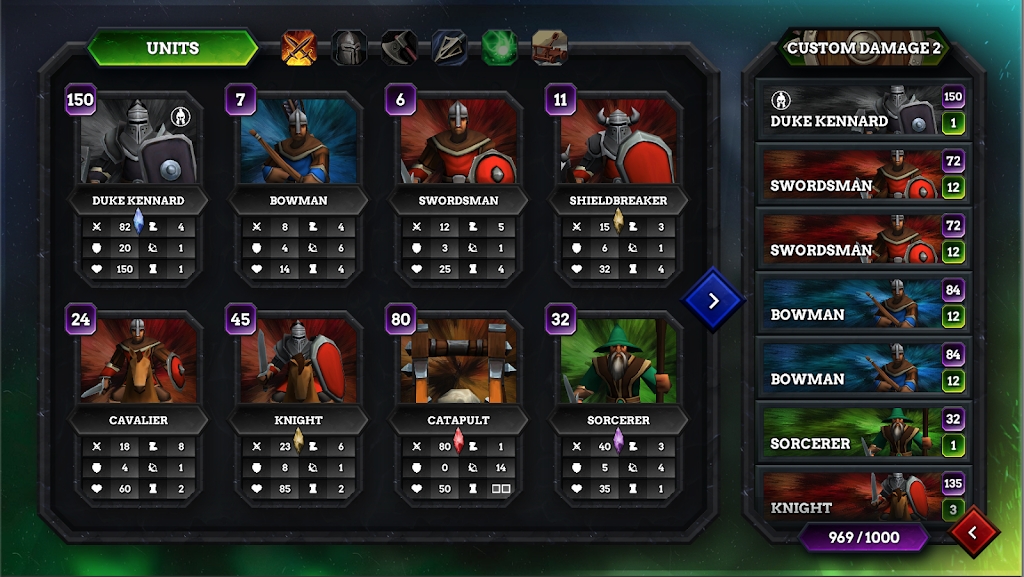Select the Cavalier unit card

(x=138, y=365)
